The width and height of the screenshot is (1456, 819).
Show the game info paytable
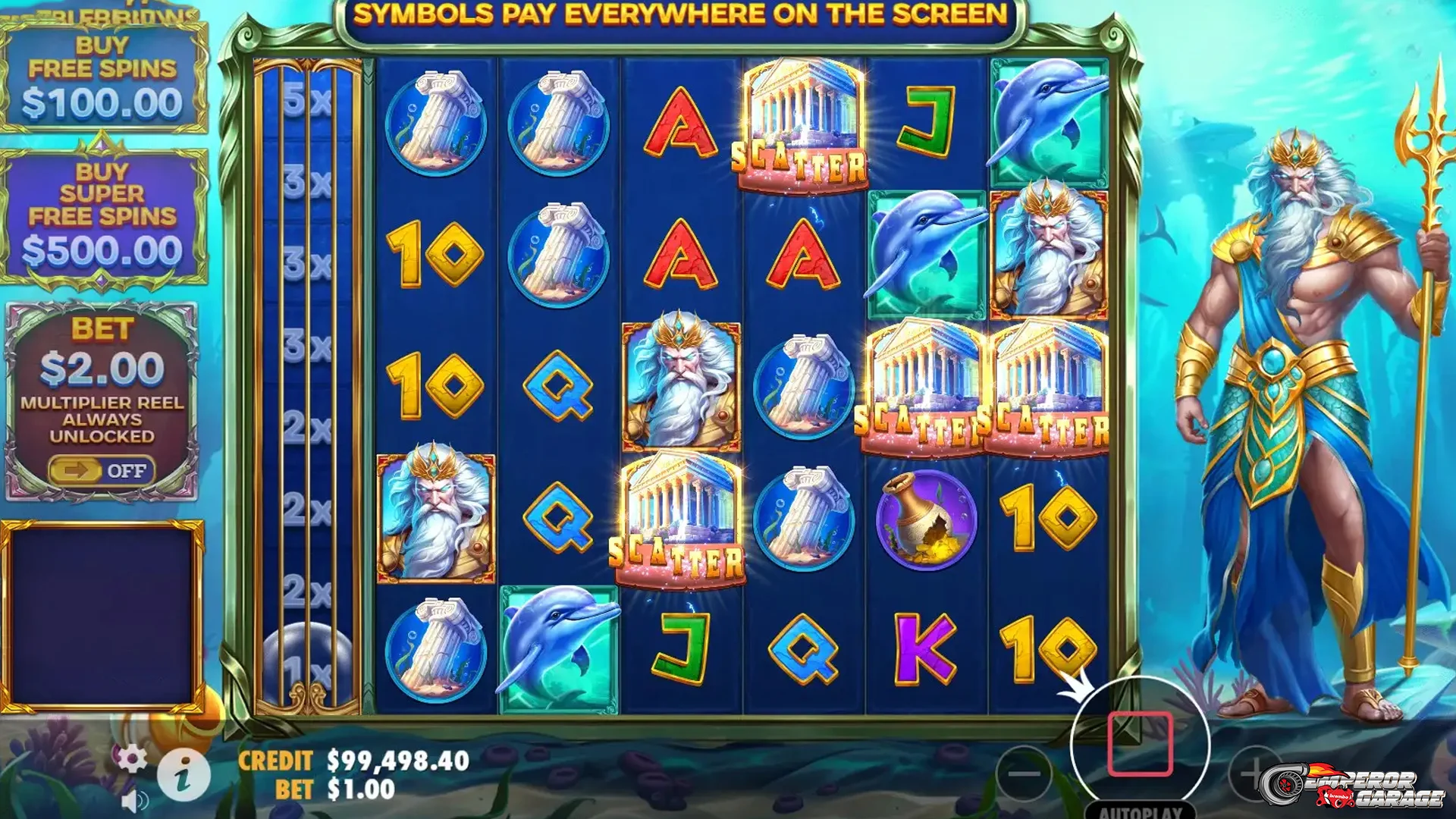click(x=184, y=775)
